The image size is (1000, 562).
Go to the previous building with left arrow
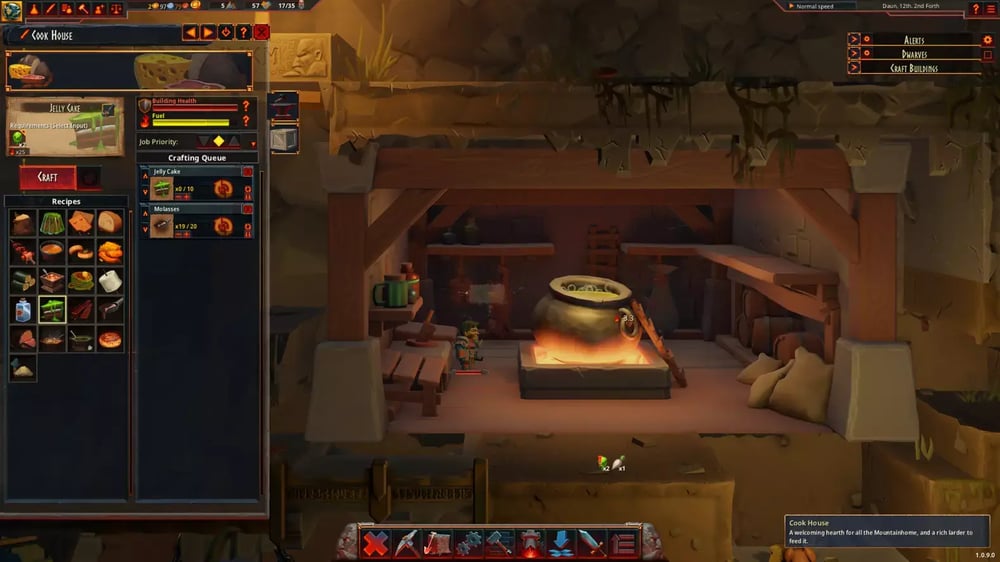tap(190, 33)
